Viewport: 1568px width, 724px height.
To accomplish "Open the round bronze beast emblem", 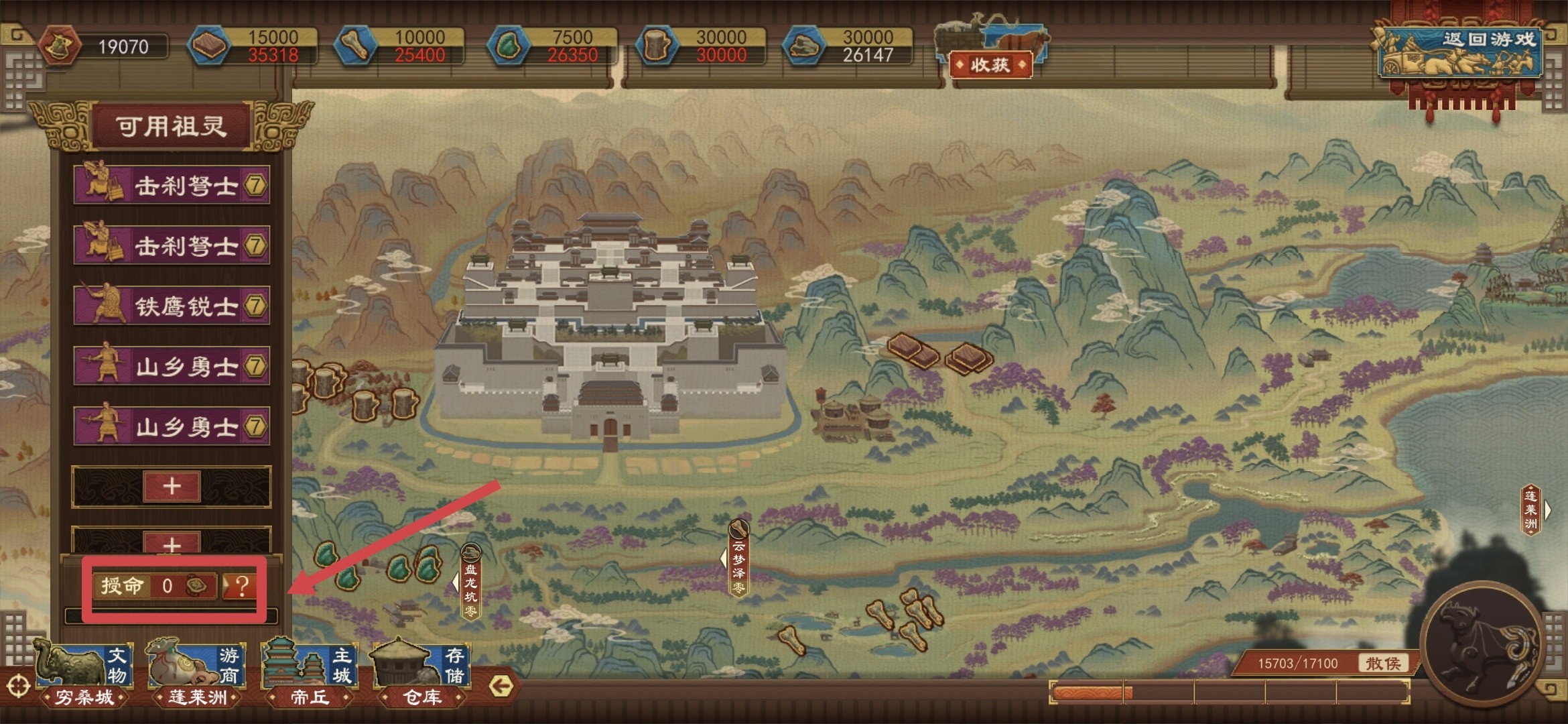I will [x=1483, y=645].
